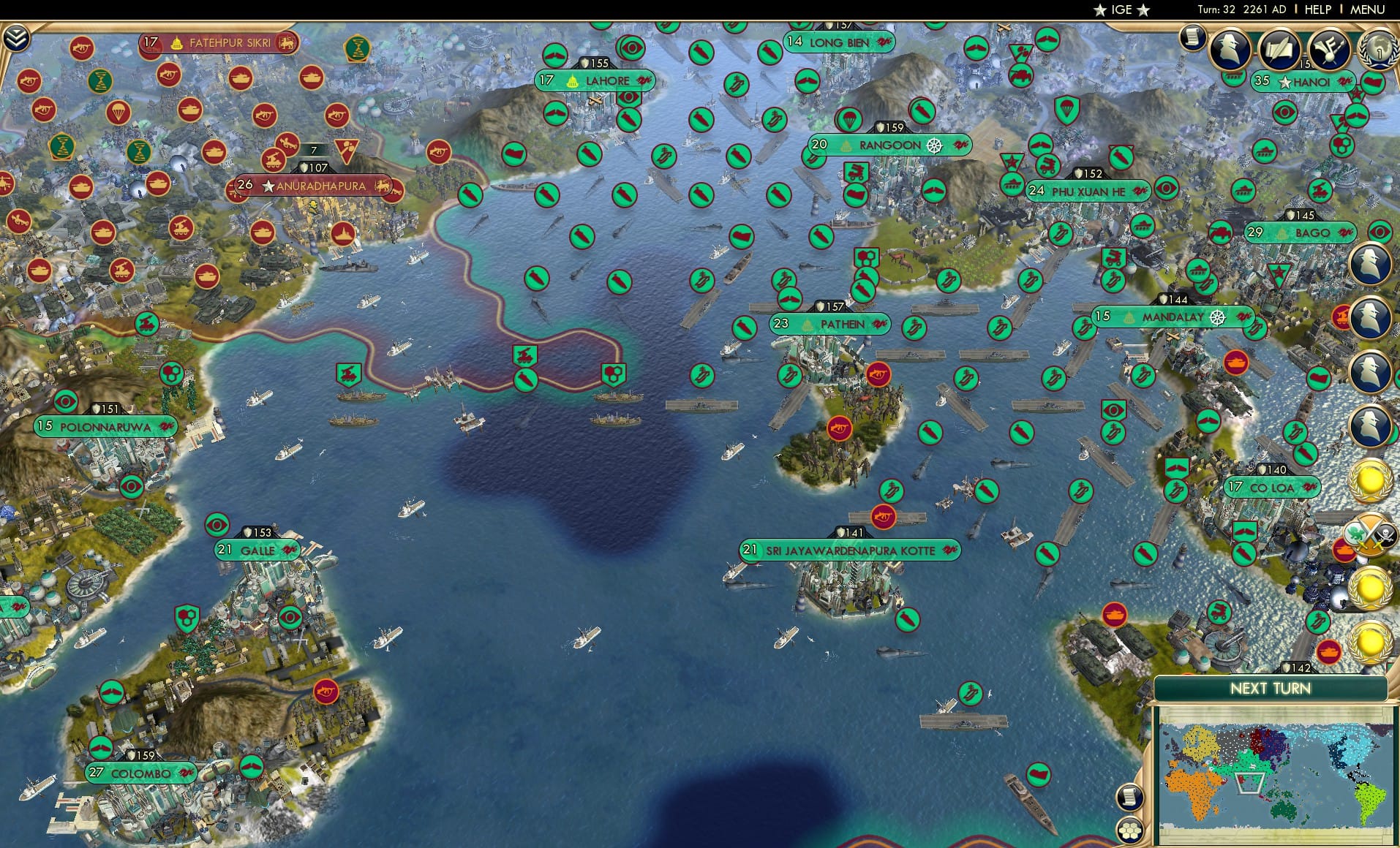Open the city screen for Colombo
1400x848 pixels.
click(139, 771)
